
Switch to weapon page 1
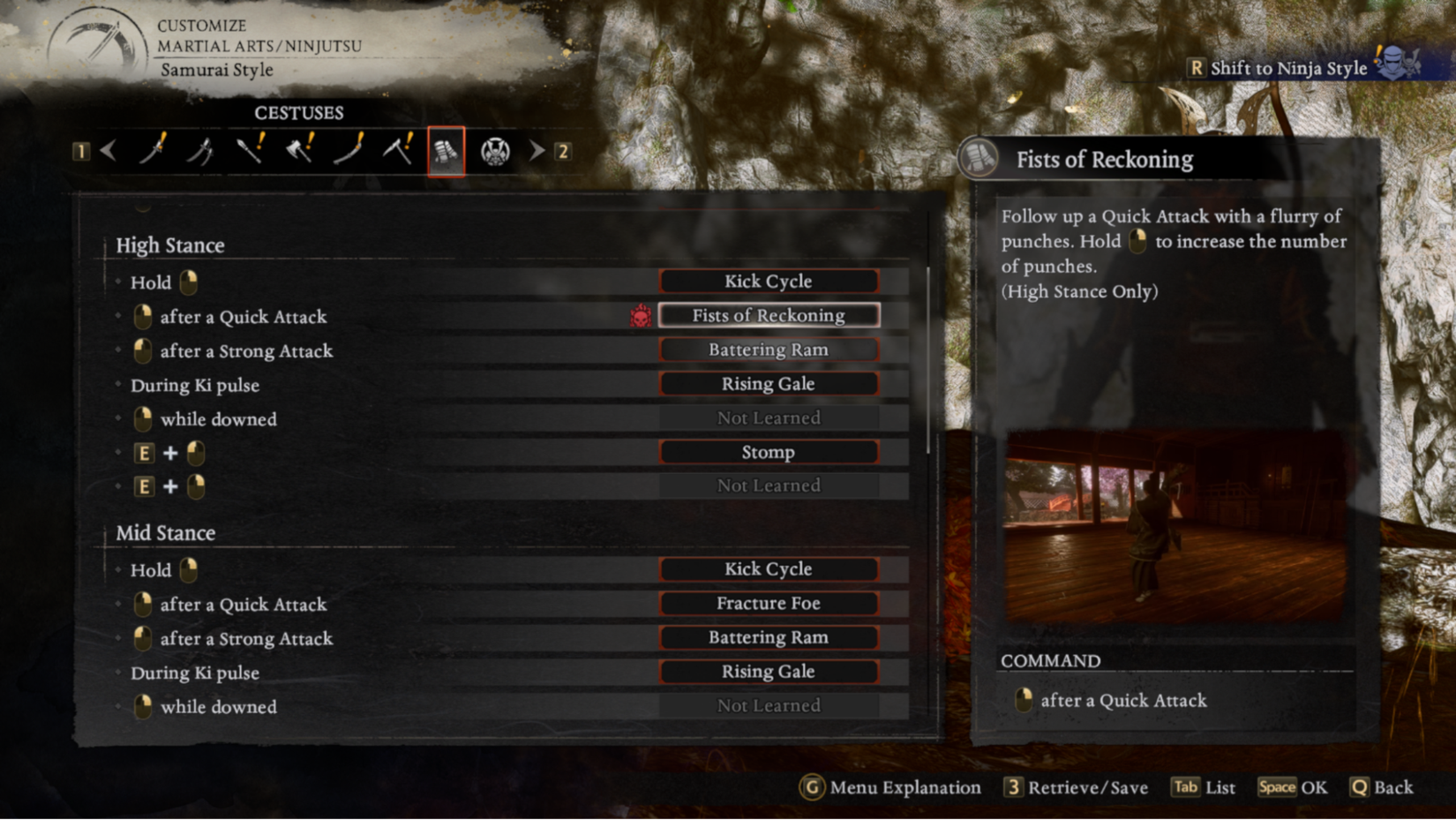(83, 151)
